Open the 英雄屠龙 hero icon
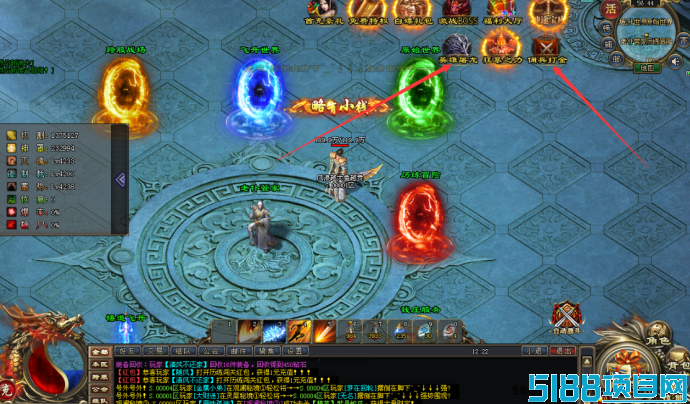Image resolution: width=690 pixels, height=404 pixels. tap(458, 47)
